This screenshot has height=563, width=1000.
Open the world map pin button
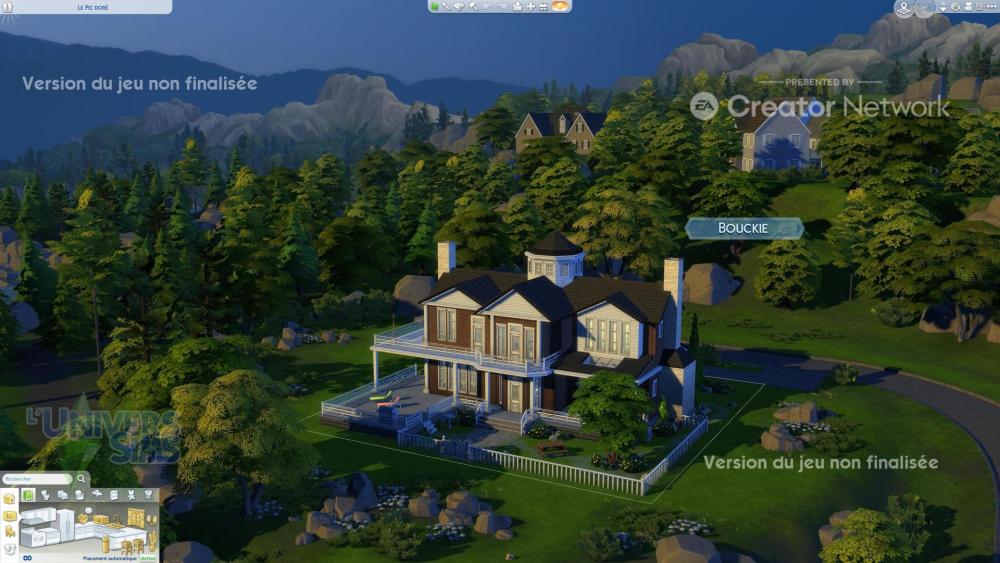click(904, 8)
